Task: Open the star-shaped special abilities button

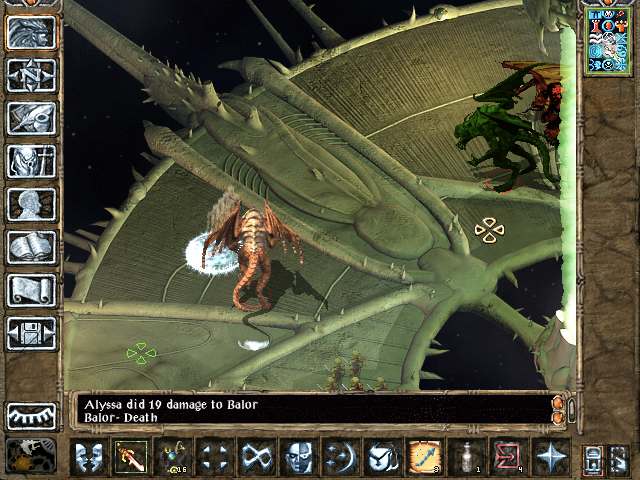Action: pyautogui.click(x=551, y=457)
